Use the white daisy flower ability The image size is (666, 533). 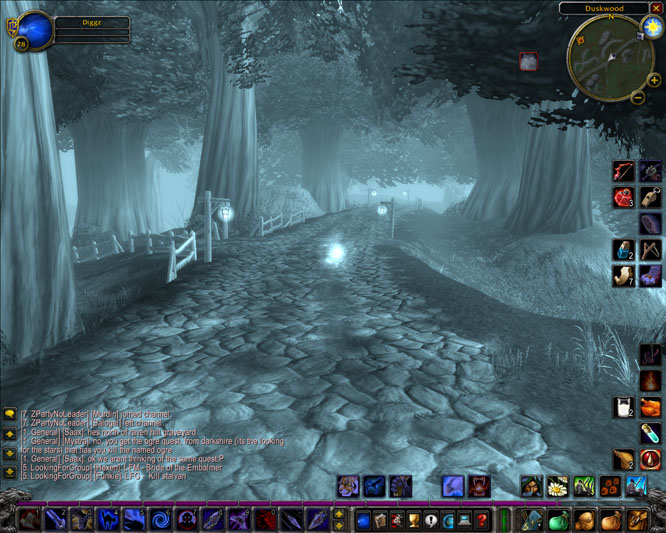click(558, 487)
